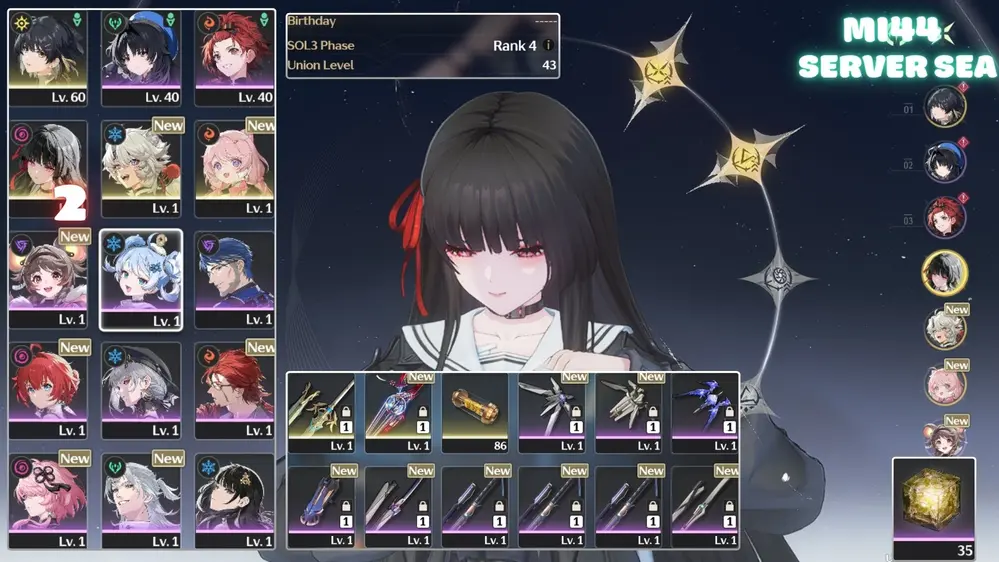Select the gray-haired girl with black cap card
This screenshot has width=999, height=562.
140,390
